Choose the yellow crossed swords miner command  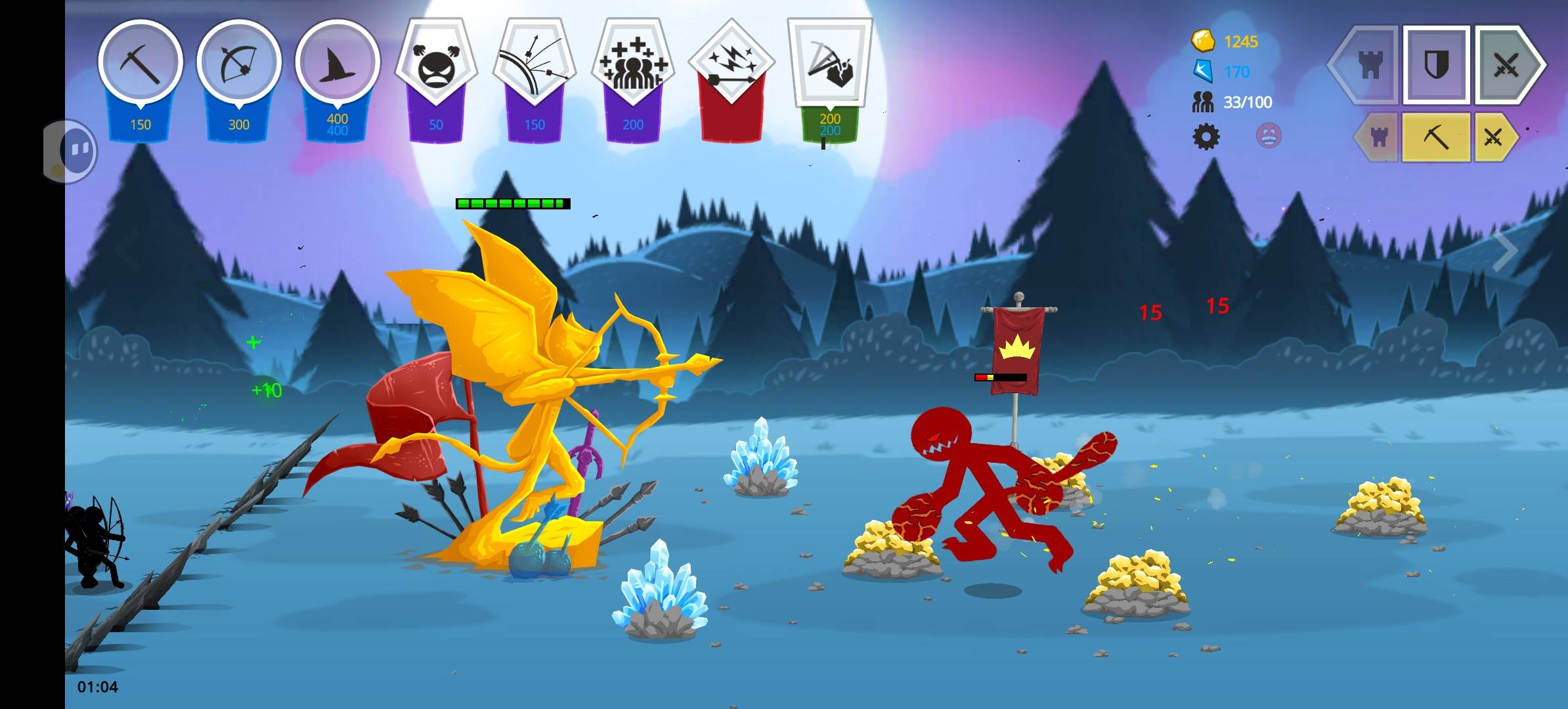pyautogui.click(x=1492, y=137)
